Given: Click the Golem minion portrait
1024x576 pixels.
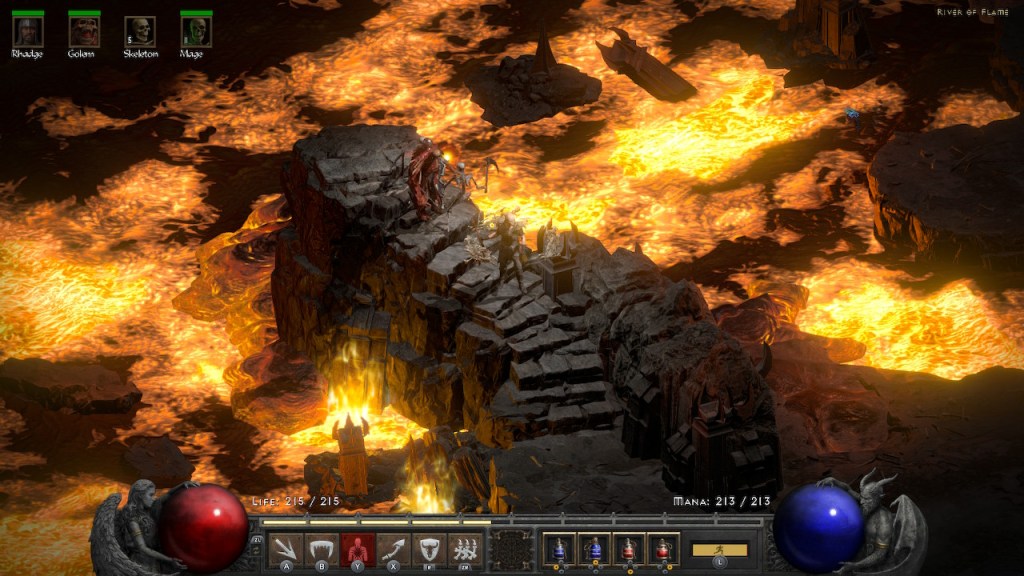Looking at the screenshot, I should click(83, 31).
